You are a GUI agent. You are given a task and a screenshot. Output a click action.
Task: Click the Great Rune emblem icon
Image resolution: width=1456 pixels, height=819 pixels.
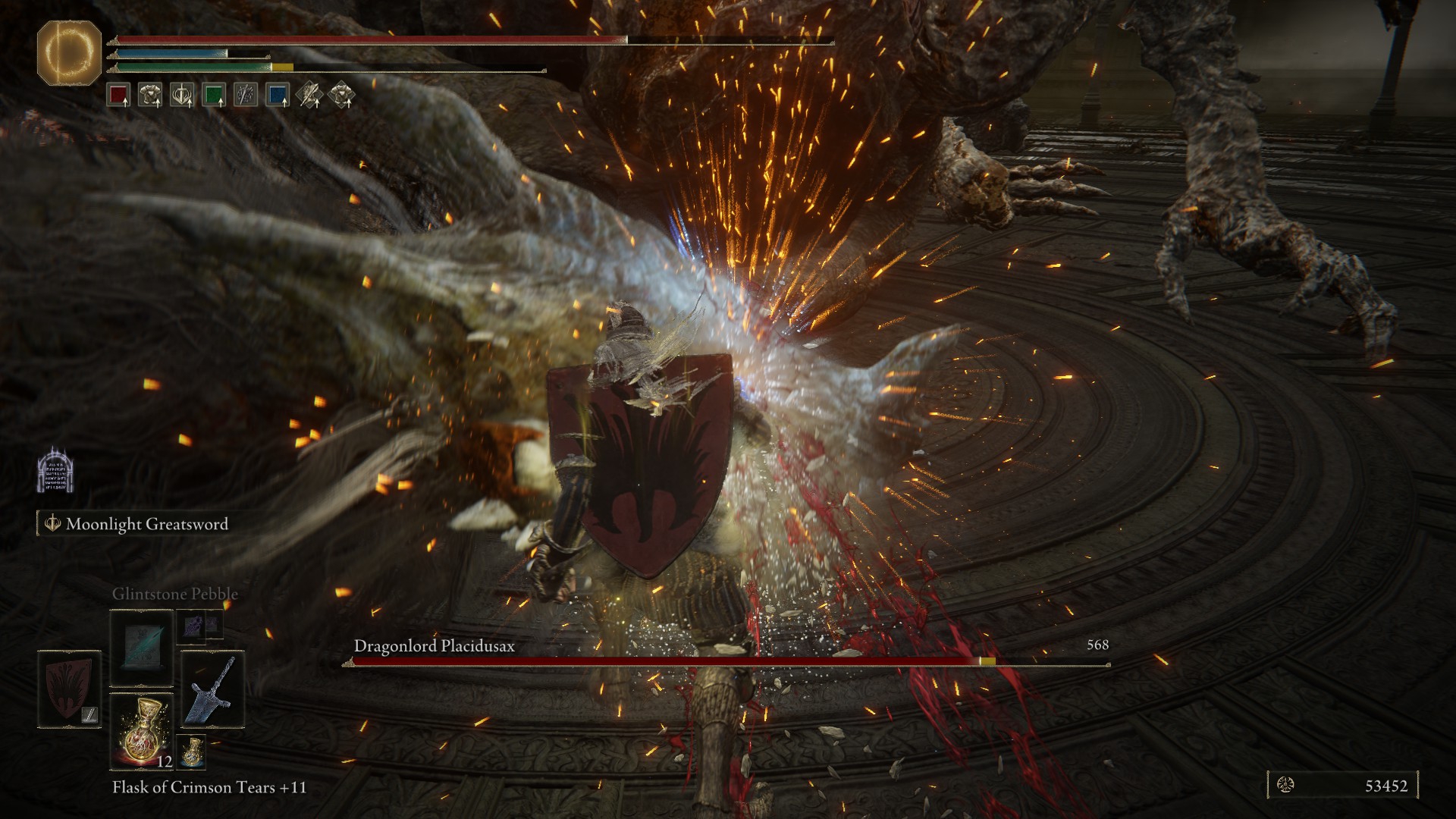[x=69, y=52]
